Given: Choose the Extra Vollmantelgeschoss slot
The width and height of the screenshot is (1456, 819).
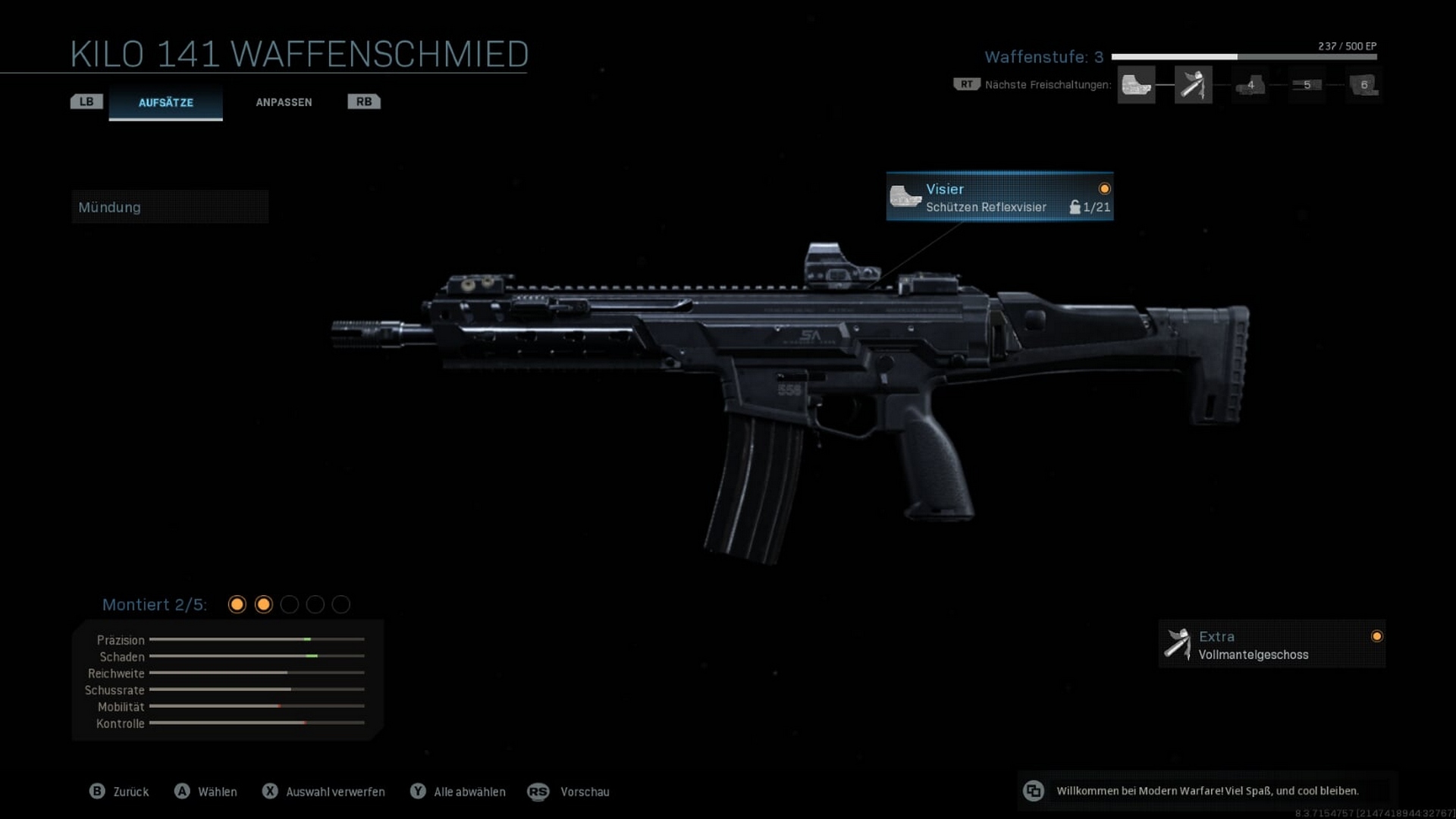Looking at the screenshot, I should tap(1271, 645).
